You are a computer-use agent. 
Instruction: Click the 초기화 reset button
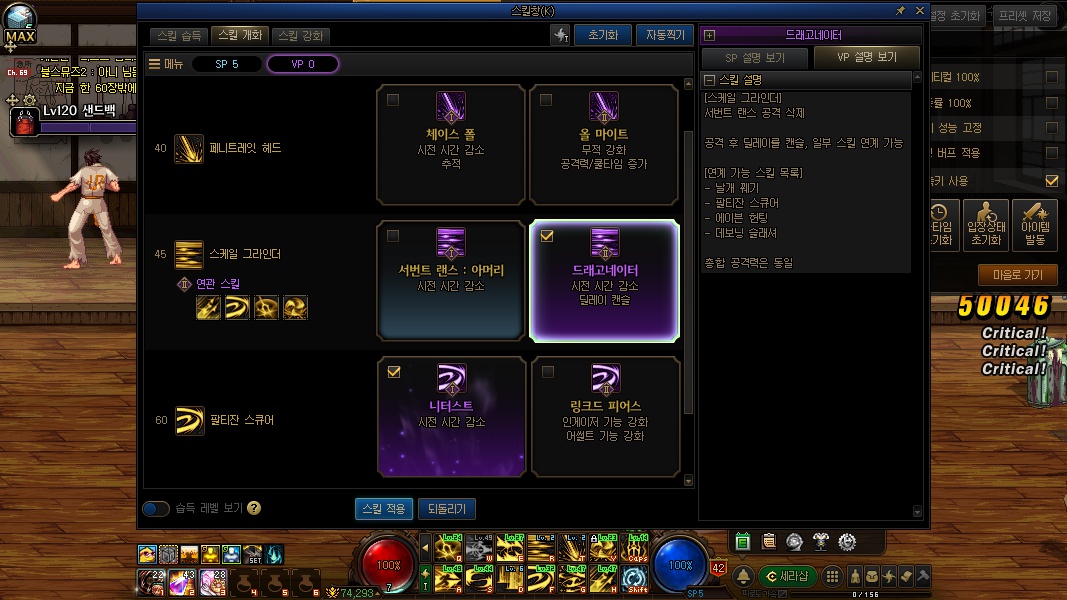[602, 35]
